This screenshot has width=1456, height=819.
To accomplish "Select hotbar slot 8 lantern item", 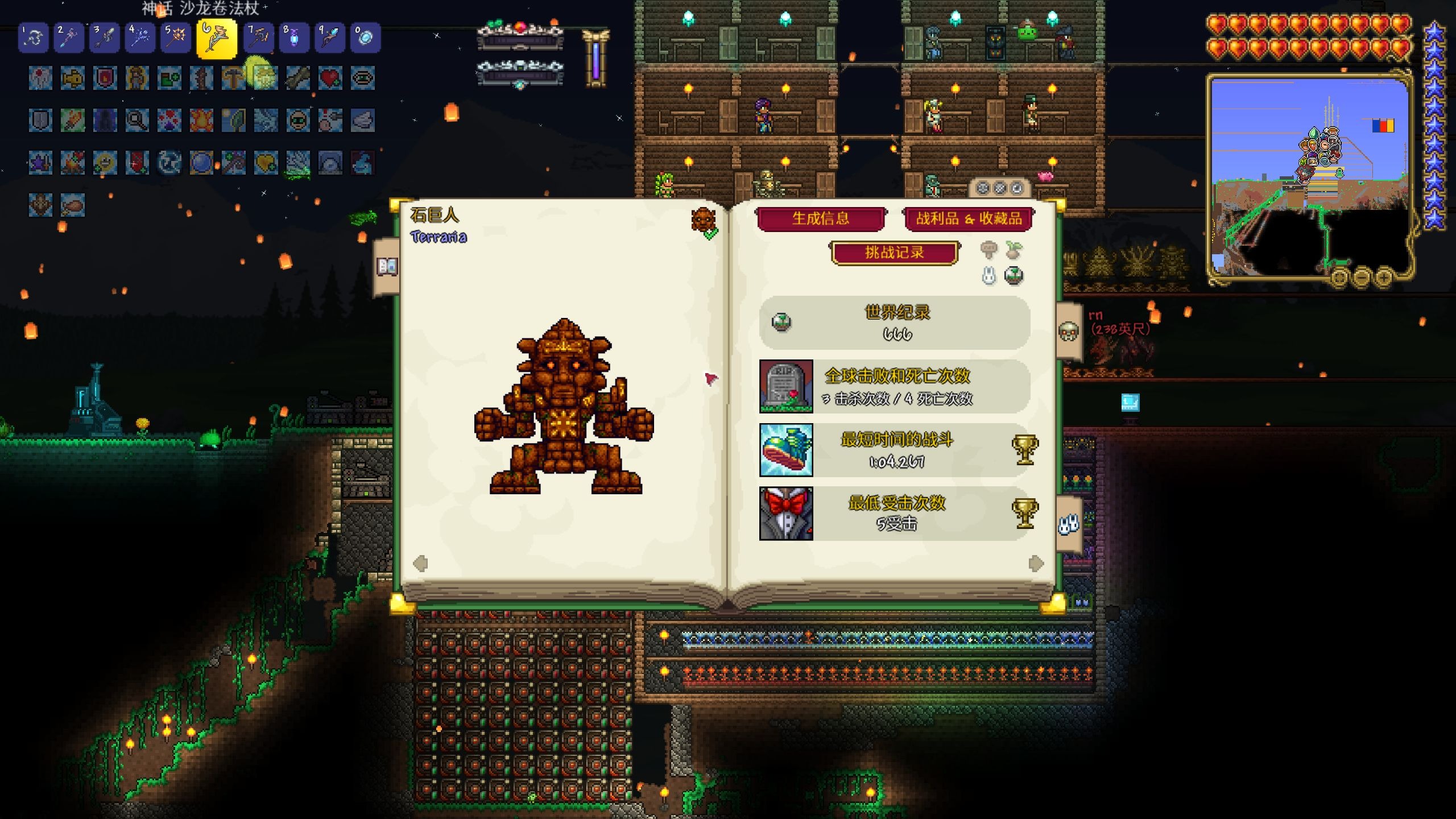I will tap(294, 38).
